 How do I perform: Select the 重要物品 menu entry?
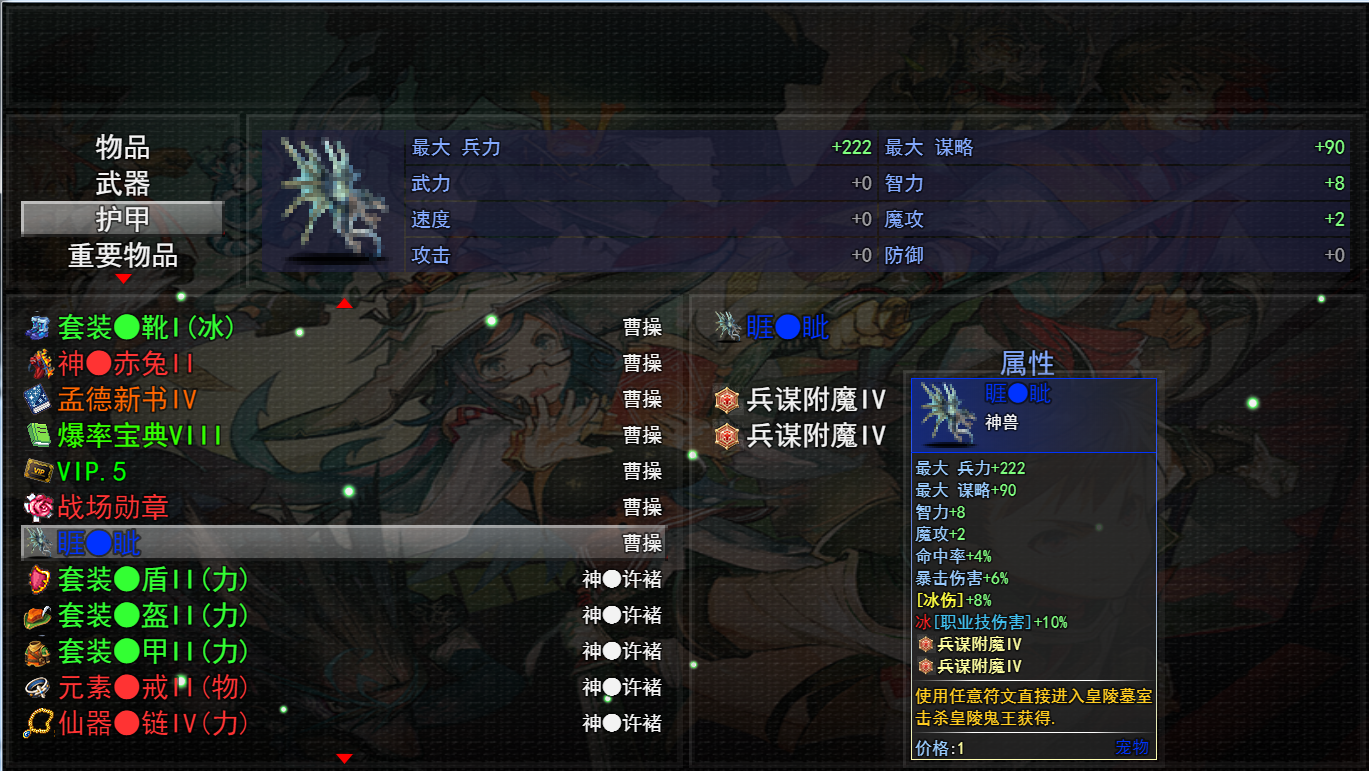click(120, 255)
